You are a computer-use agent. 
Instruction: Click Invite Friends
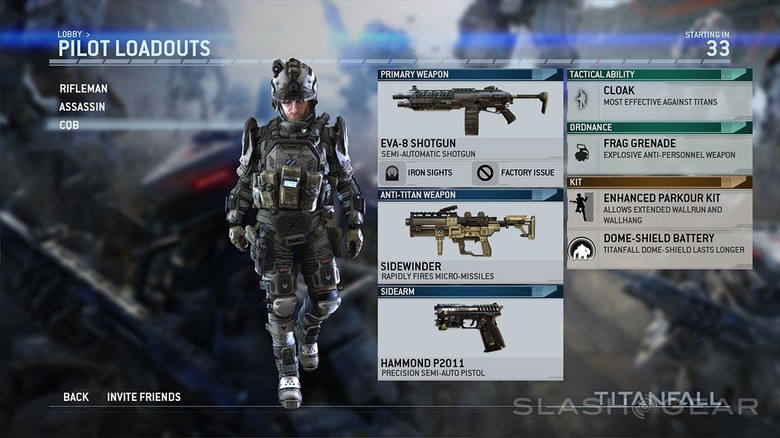[x=144, y=397]
